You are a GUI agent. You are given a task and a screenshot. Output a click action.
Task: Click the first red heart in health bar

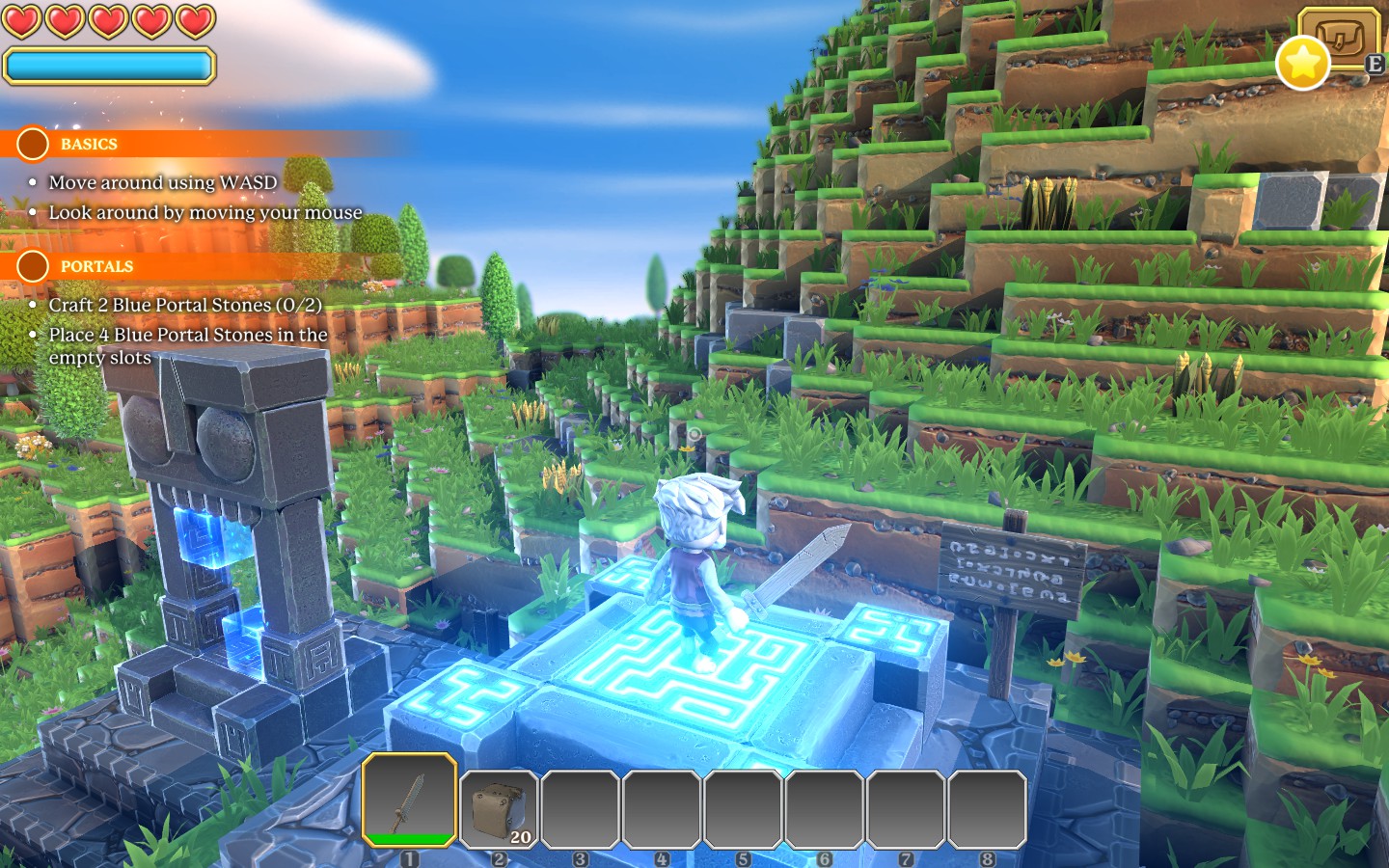point(24,19)
